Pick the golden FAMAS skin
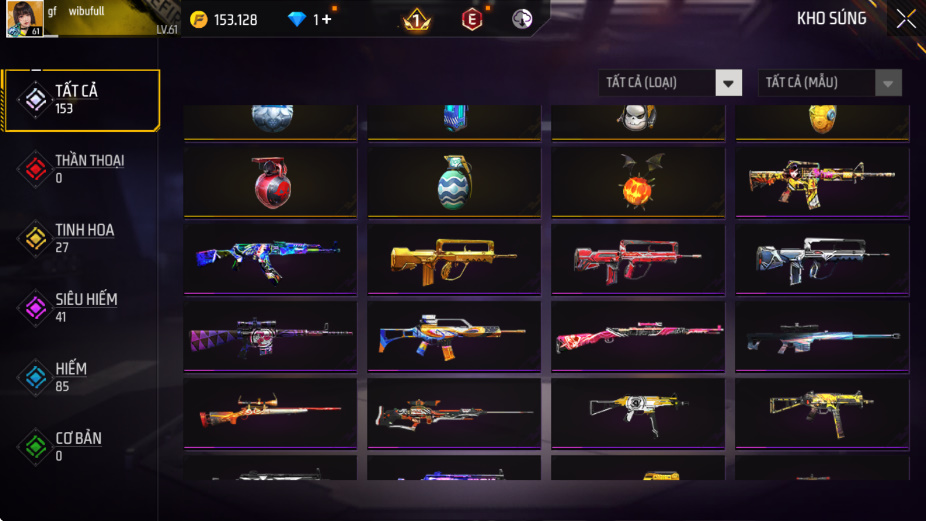The height and width of the screenshot is (521, 926). coord(454,259)
